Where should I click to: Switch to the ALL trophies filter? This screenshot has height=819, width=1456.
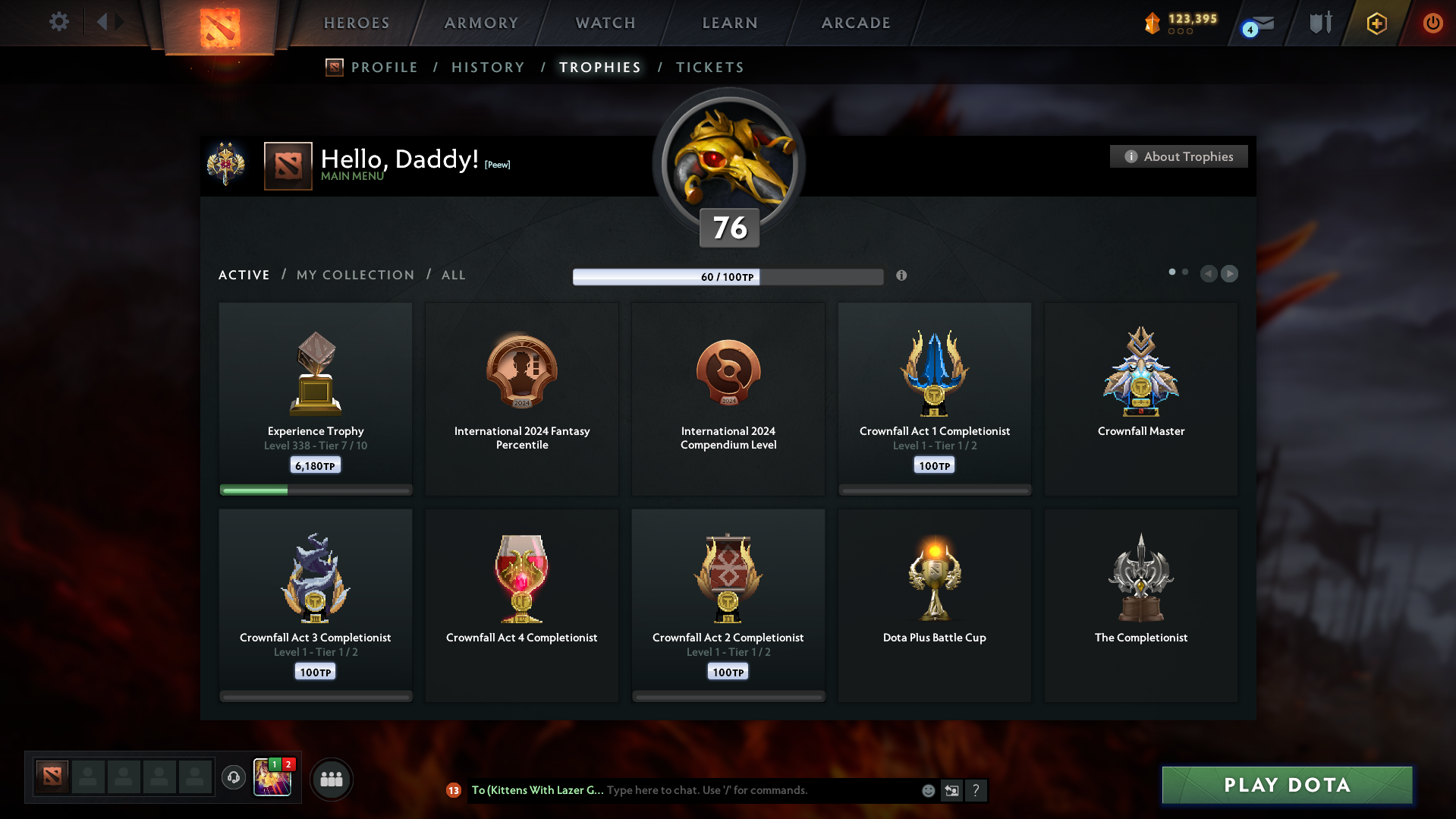[453, 275]
